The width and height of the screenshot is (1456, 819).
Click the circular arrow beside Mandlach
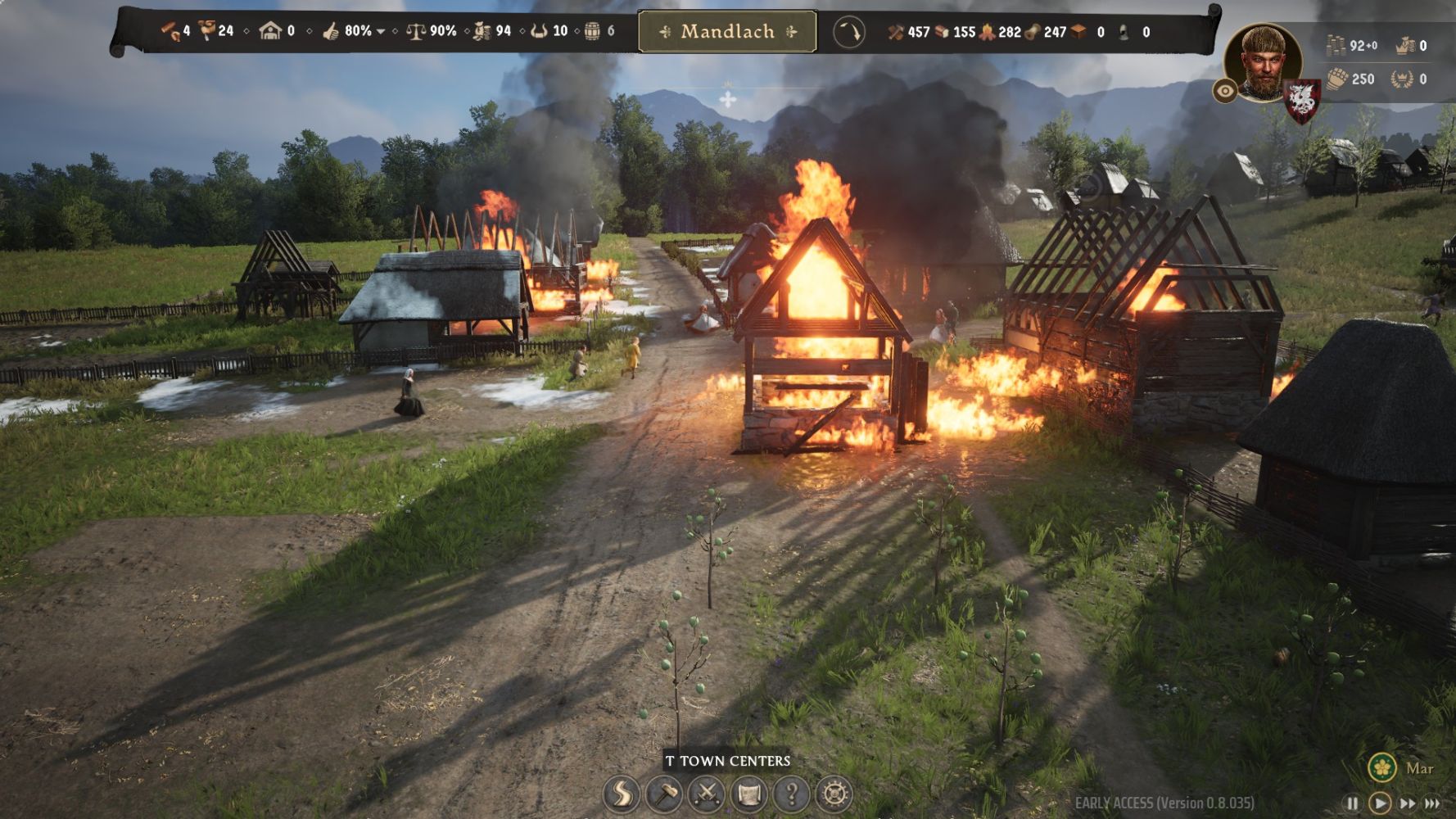849,33
